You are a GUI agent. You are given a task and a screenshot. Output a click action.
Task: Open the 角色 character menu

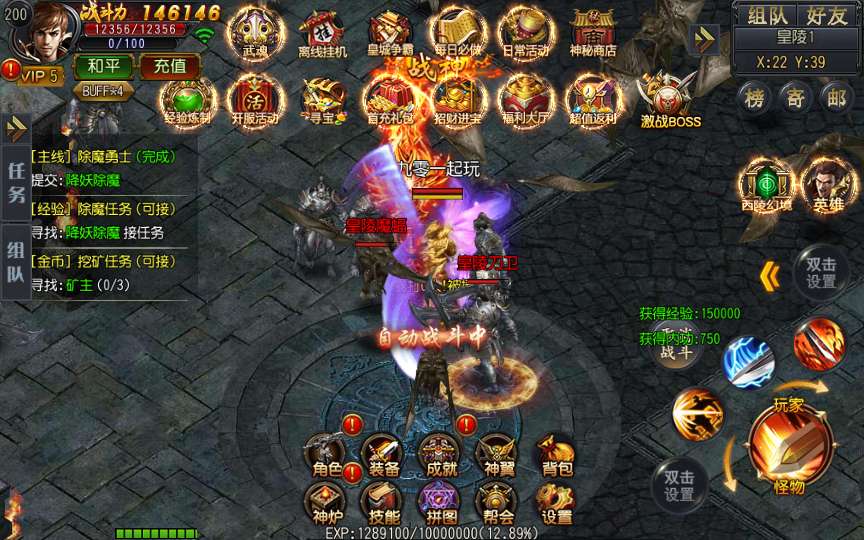click(327, 456)
